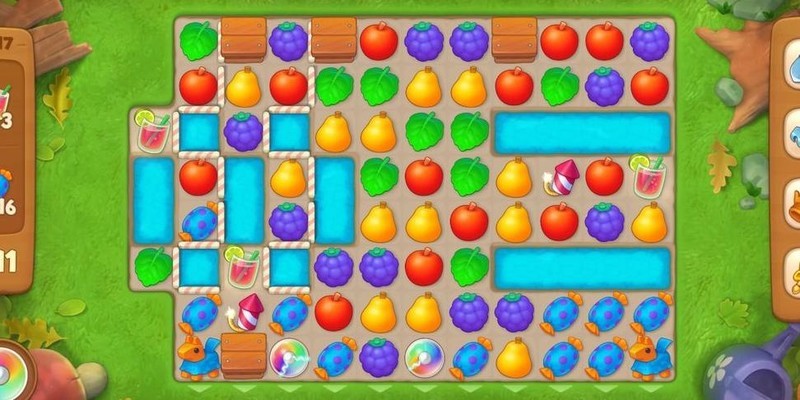Tap the firecracker between two blue candies
Screen dimensions: 800x400
coord(244,312)
